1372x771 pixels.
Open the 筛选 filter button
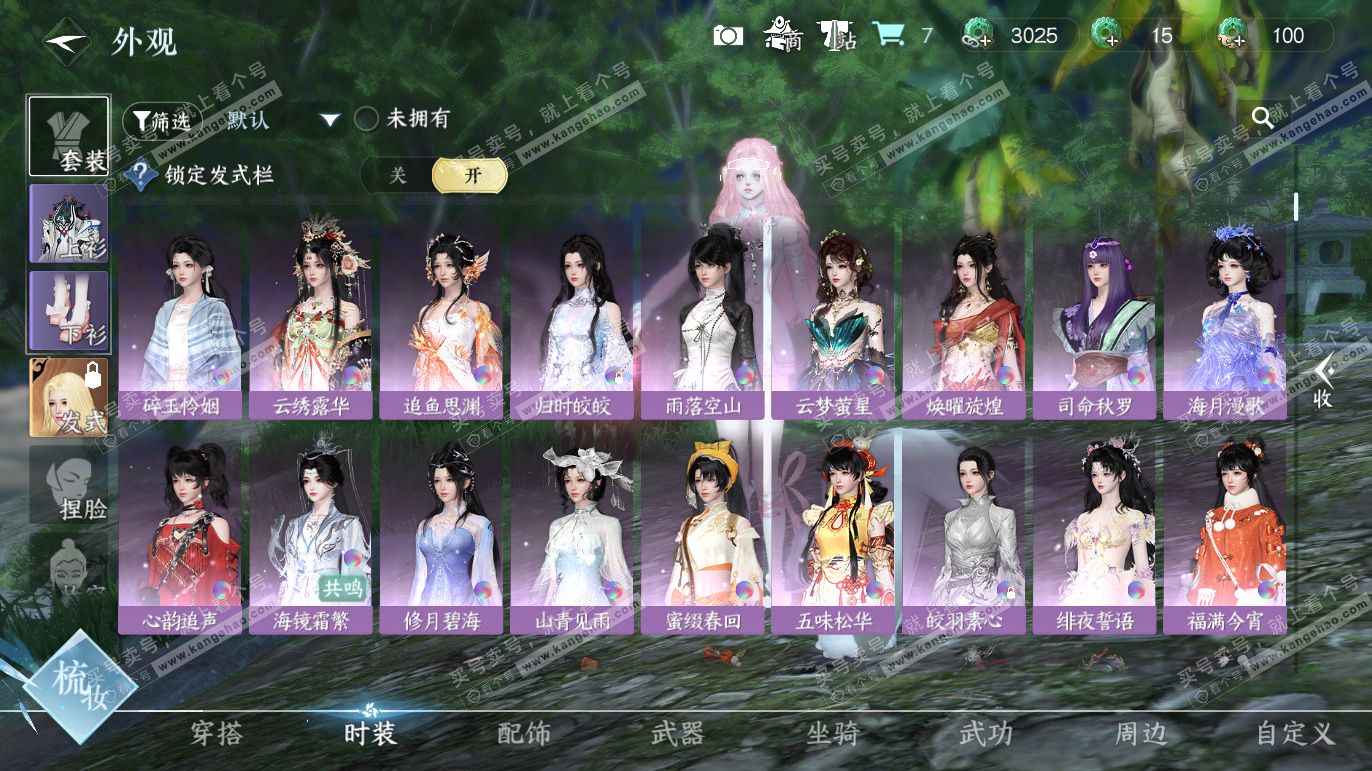155,121
